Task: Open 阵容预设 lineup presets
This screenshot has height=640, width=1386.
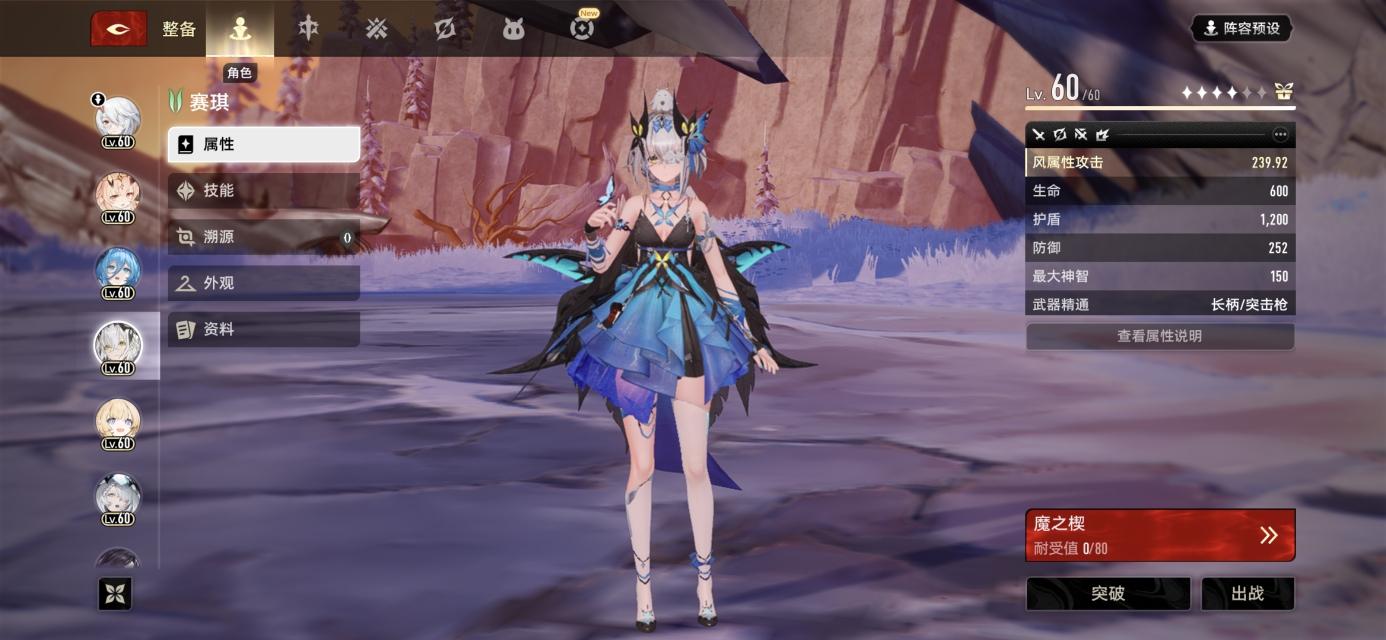Action: 1241,28
